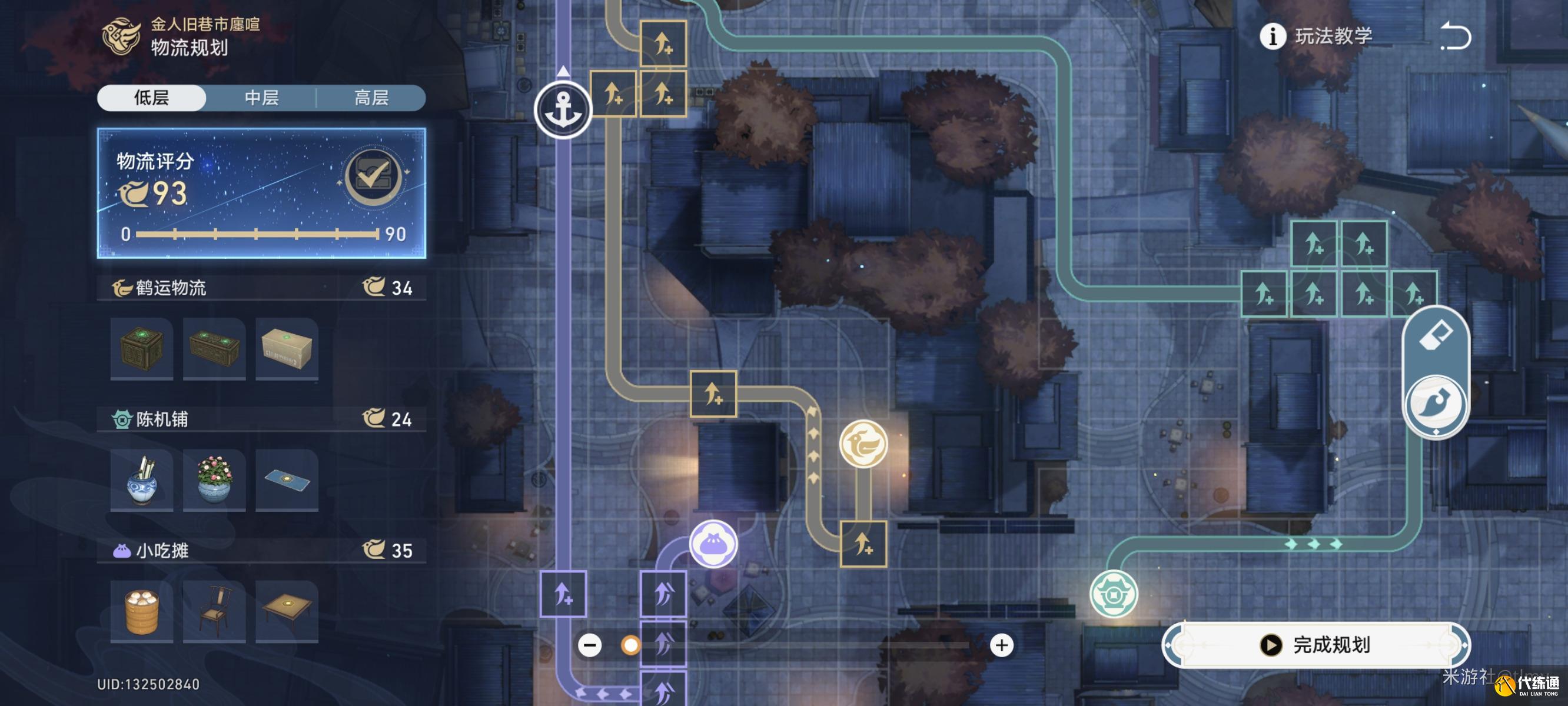The width and height of the screenshot is (1568, 706).
Task: Select the steamer basket item thumbnail
Action: click(x=141, y=610)
